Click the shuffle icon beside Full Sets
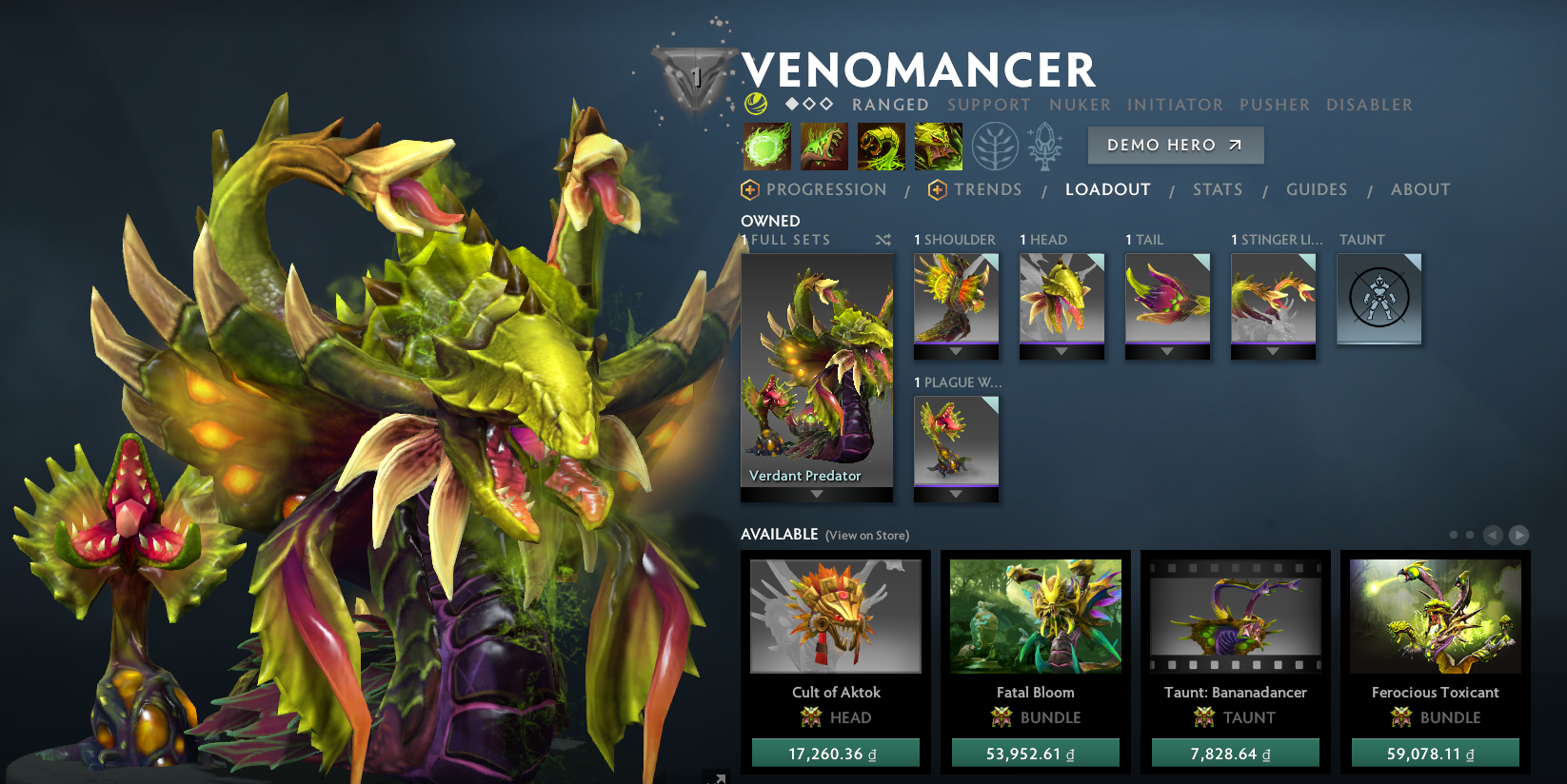Screen dimensions: 1567x784 pos(883,241)
